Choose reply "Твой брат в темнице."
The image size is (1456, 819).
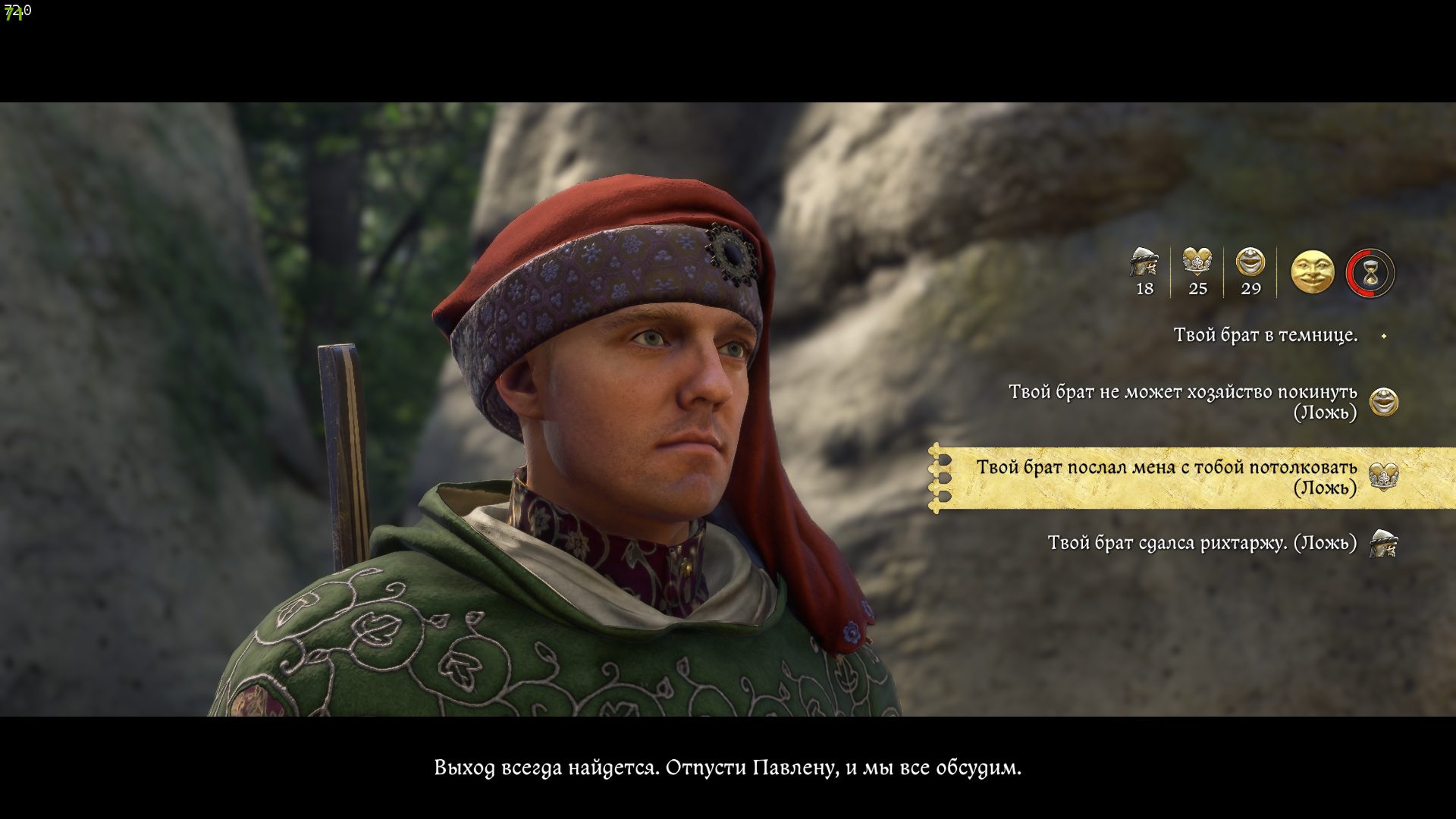point(1265,335)
